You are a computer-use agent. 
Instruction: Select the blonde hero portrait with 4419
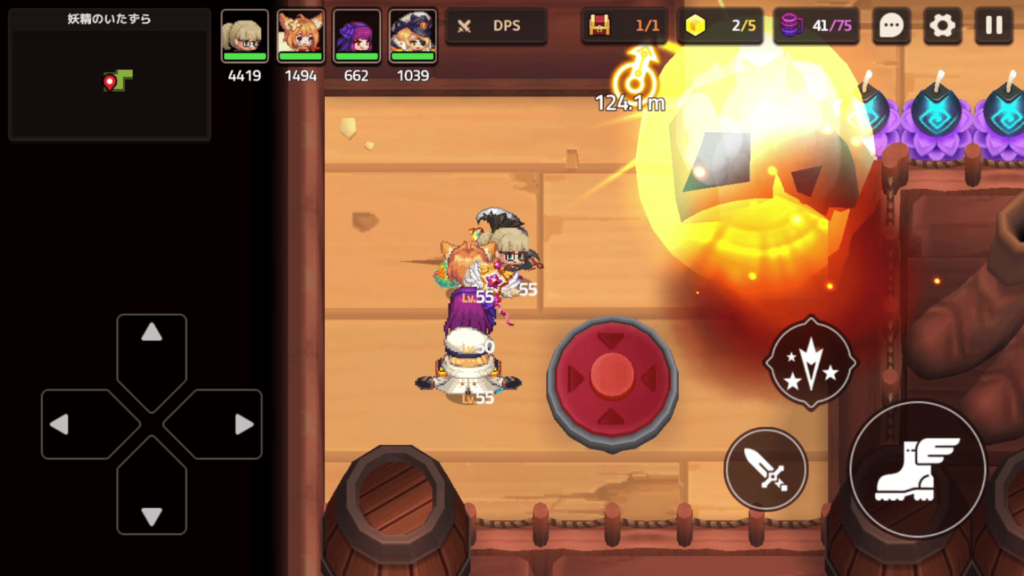(x=244, y=37)
